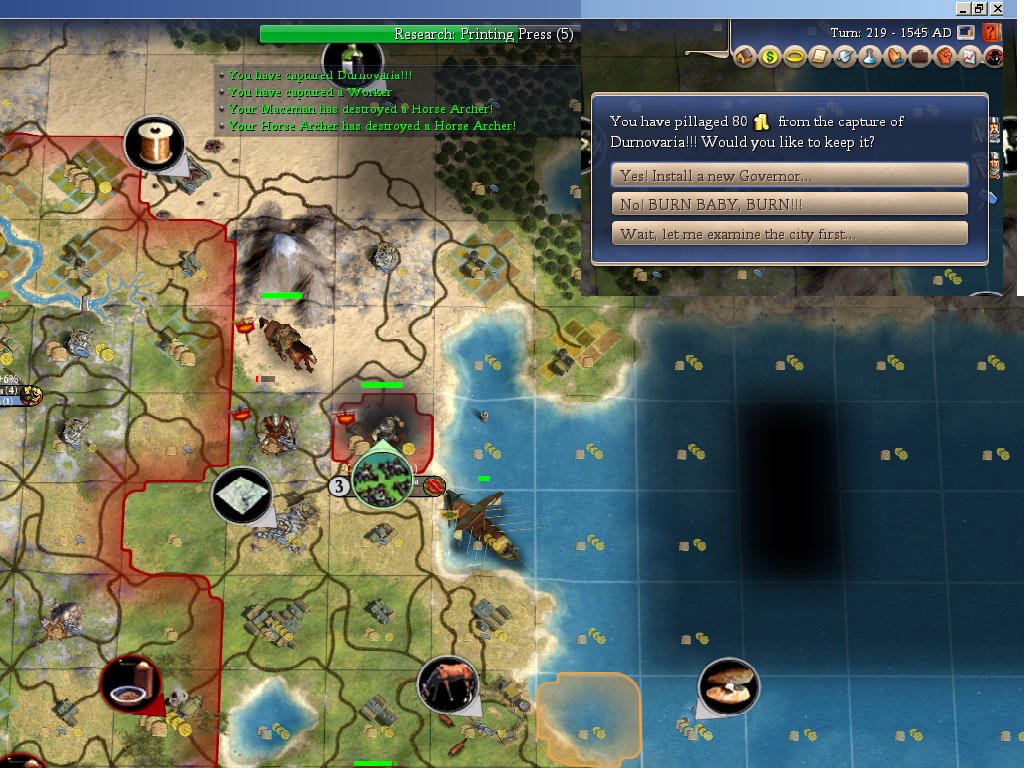The width and height of the screenshot is (1024, 768).
Task: Open the victory conditions fist icon
Action: [x=944, y=57]
